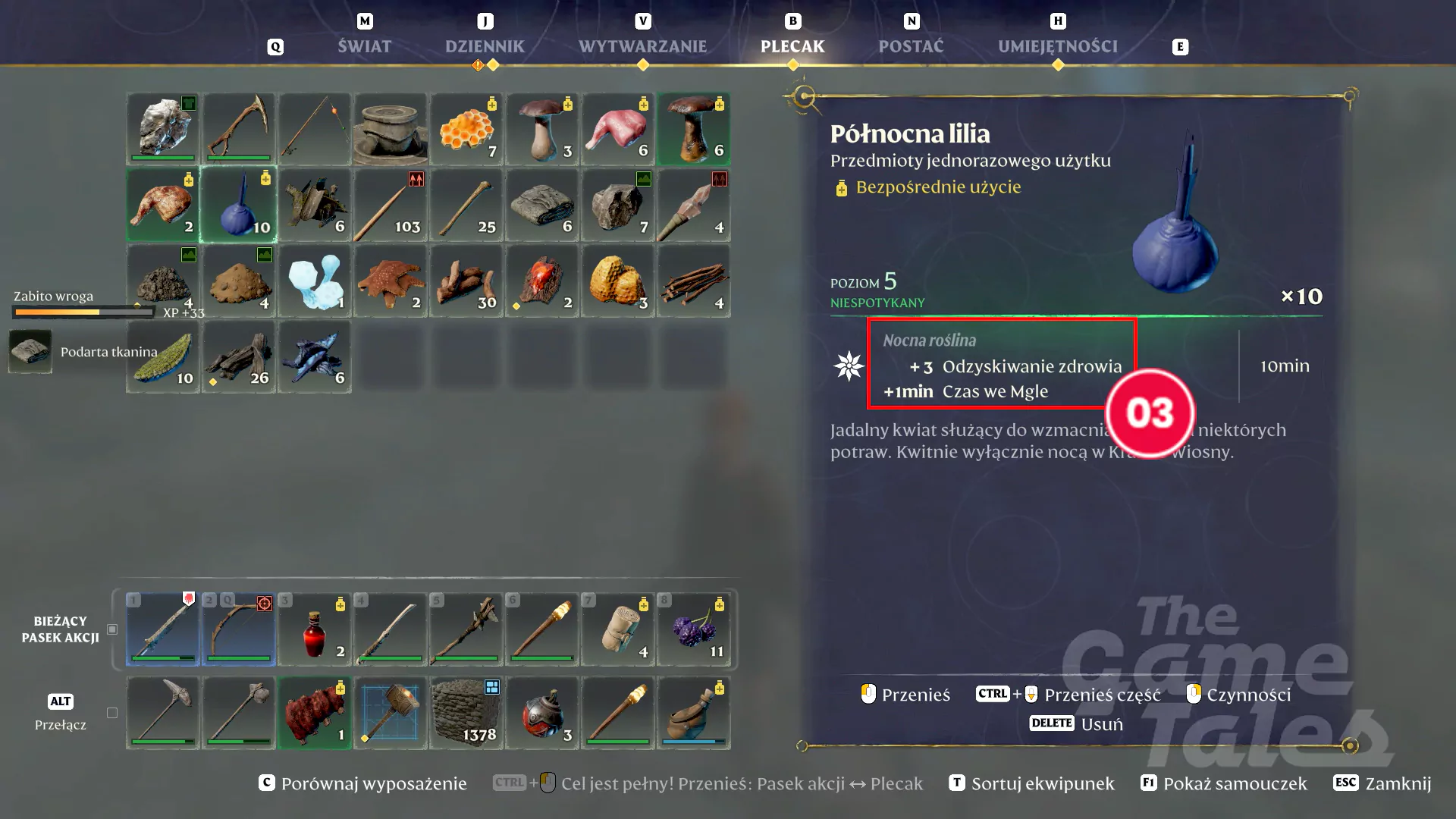
Task: Select the honeycomb stack in the inventory
Action: 466,129
